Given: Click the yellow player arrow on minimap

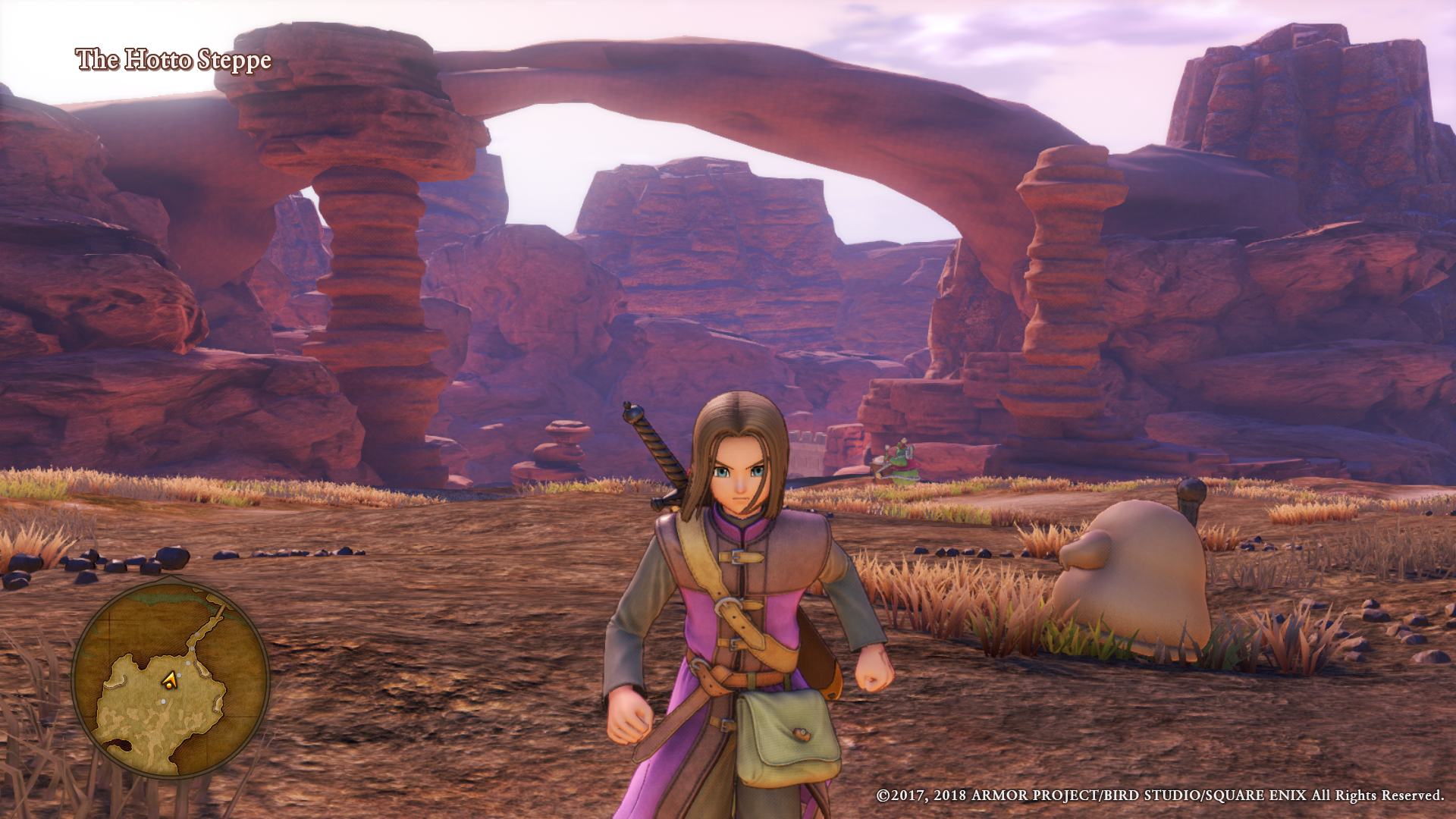Looking at the screenshot, I should click(x=170, y=681).
